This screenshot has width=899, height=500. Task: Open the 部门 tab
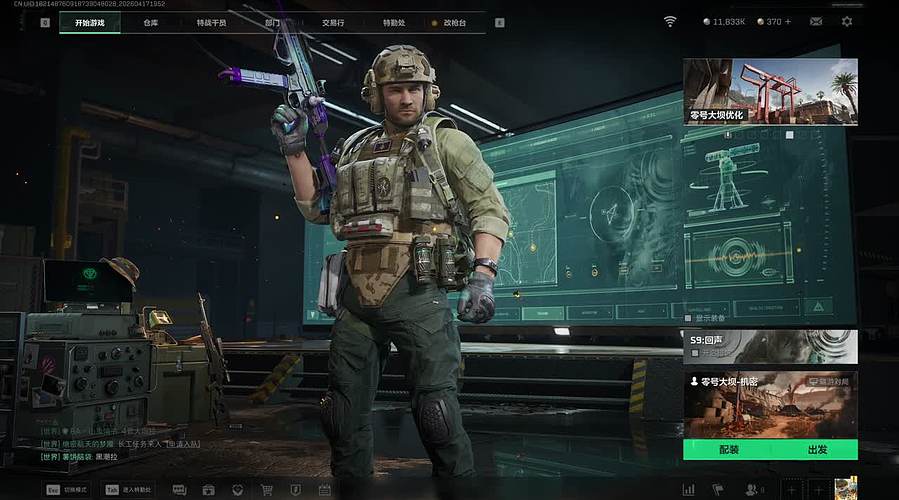273,22
